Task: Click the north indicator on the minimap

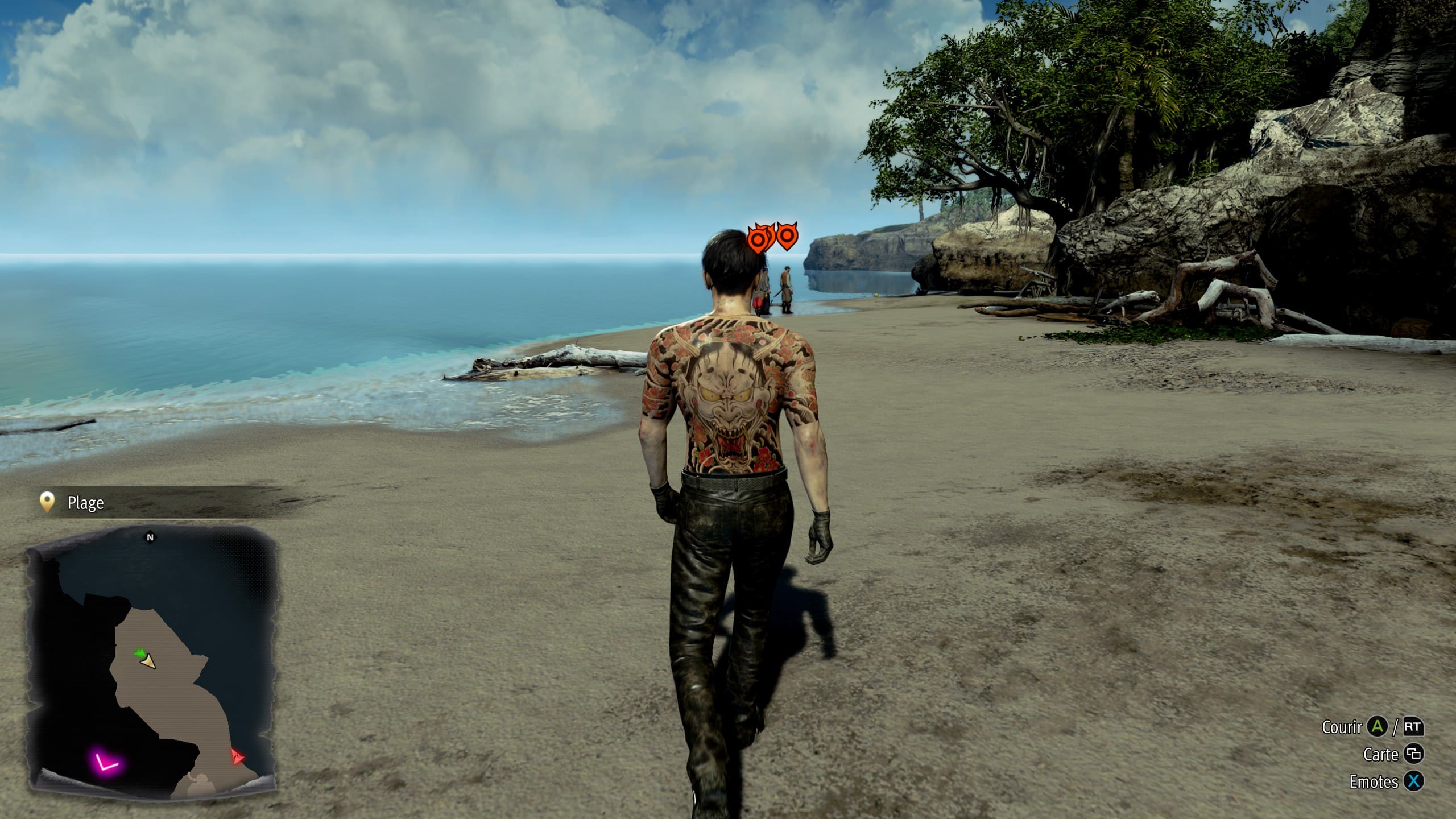Action: 150,537
